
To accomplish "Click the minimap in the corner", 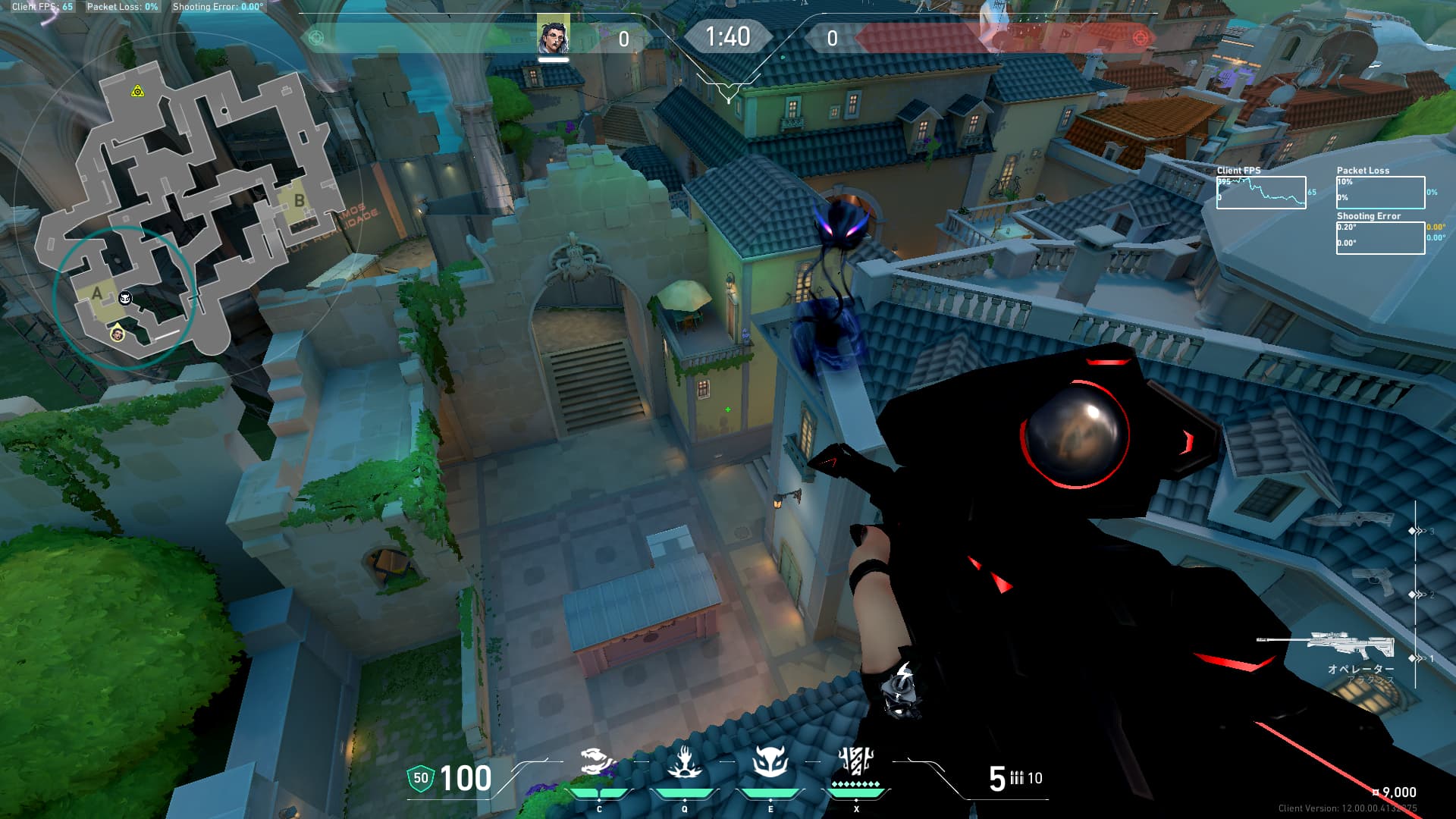I will pos(182,212).
